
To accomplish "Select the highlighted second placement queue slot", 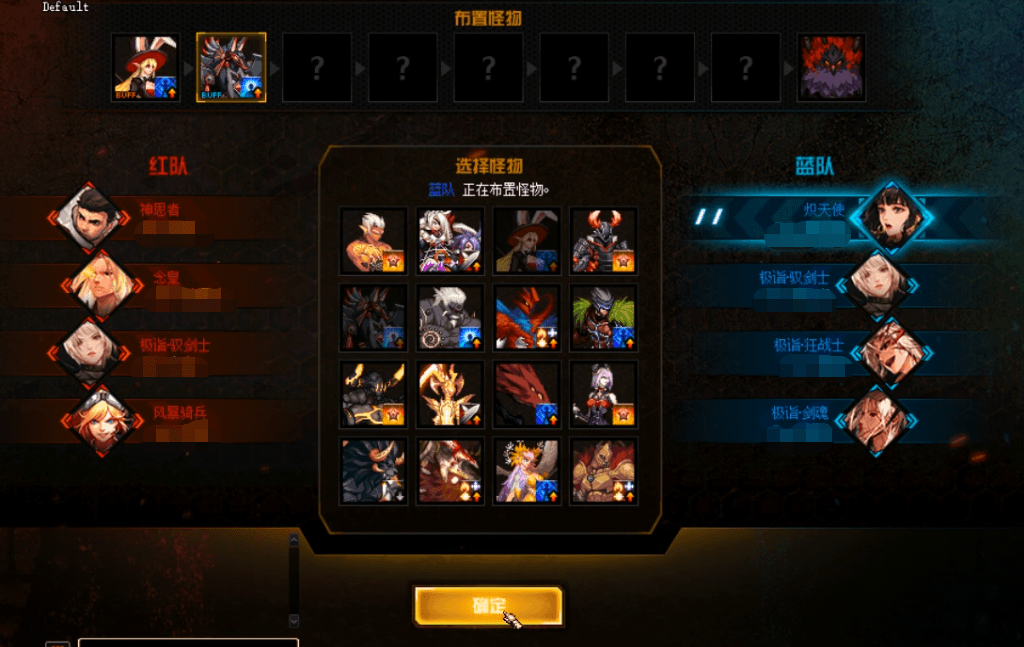I will 231,68.
